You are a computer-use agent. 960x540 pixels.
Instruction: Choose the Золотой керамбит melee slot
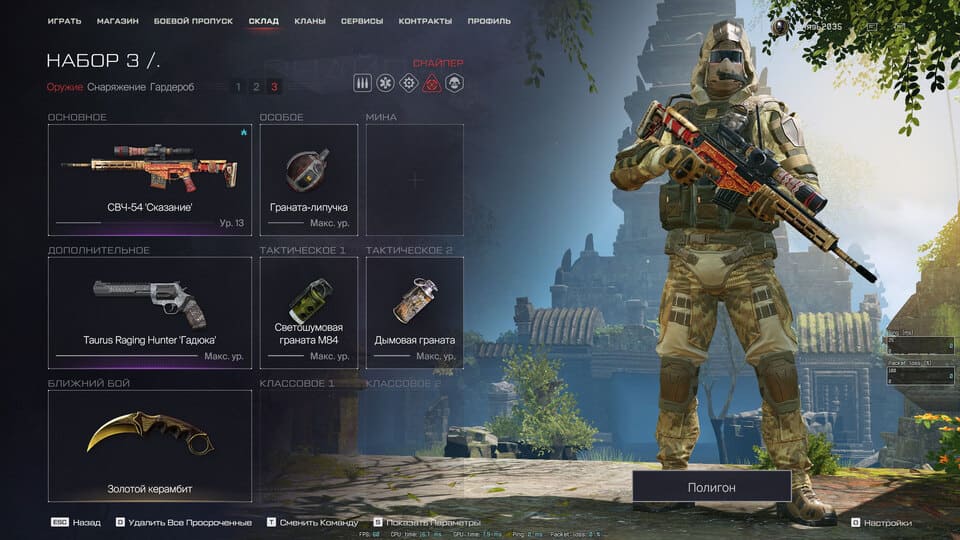tap(150, 445)
